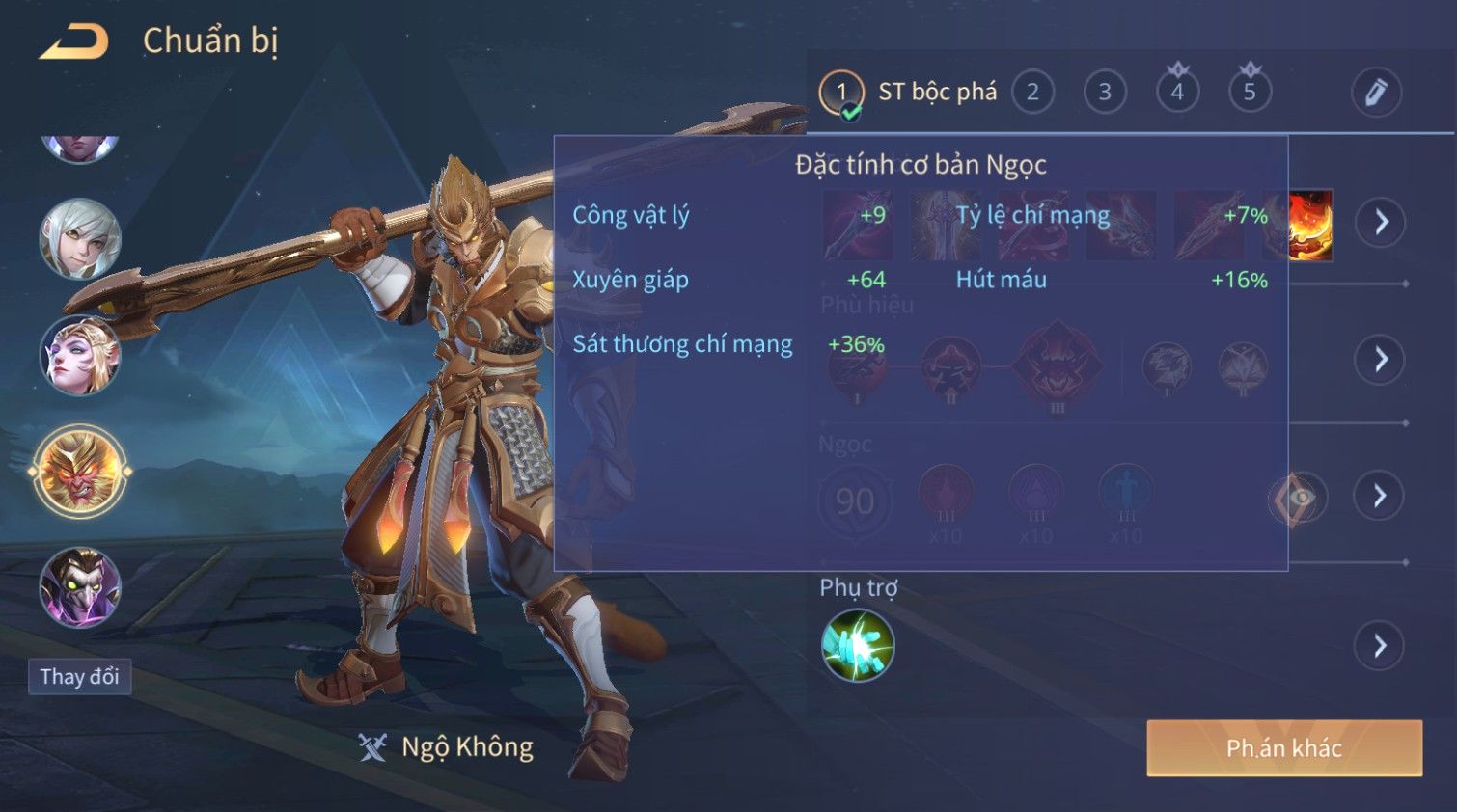The image size is (1457, 812).
Task: Toggle the Ngọc stats eye icon
Action: point(1297,498)
